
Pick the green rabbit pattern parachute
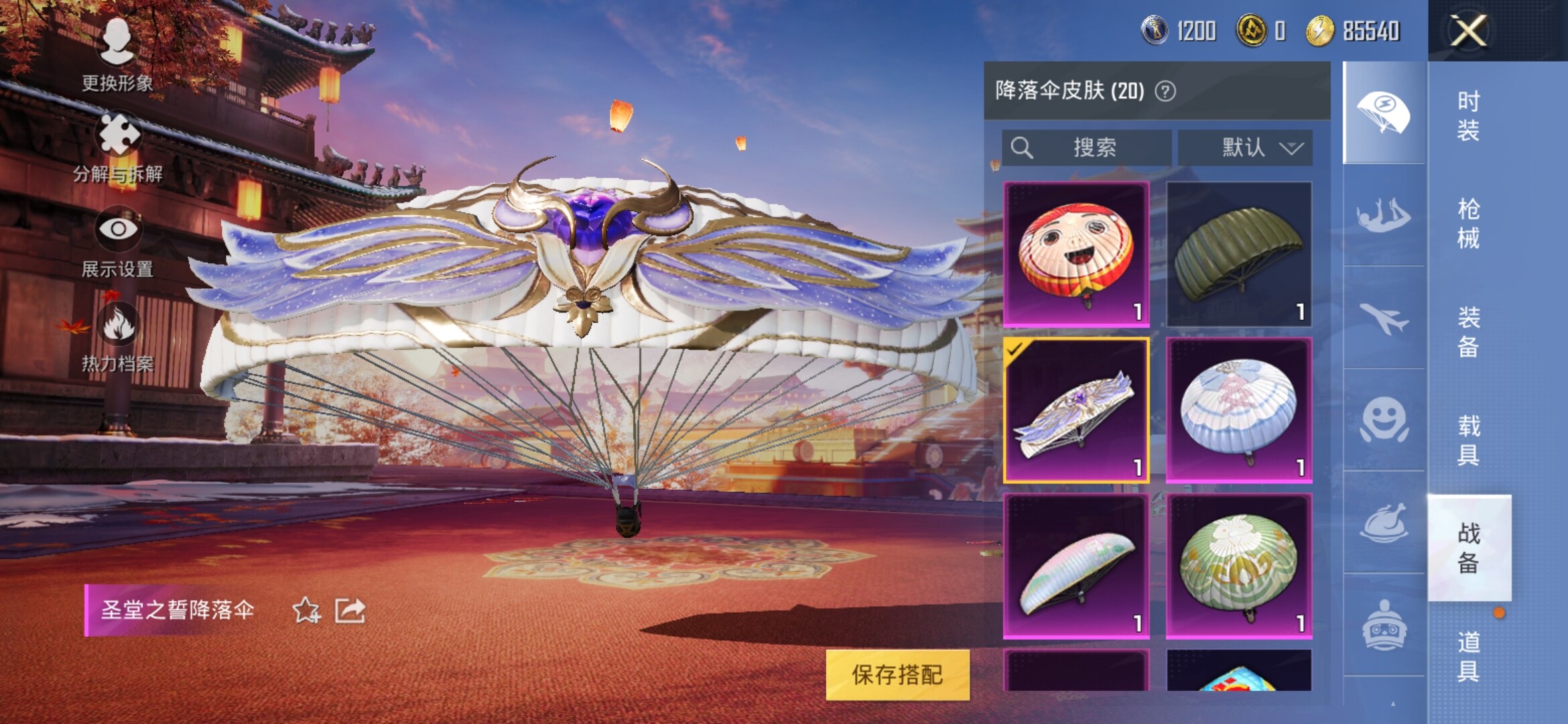coord(1239,566)
